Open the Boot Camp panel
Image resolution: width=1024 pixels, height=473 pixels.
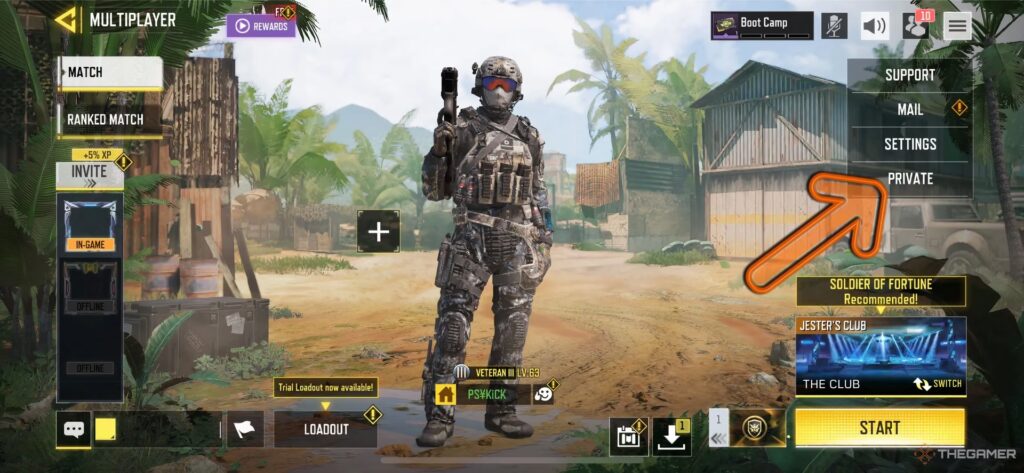[762, 24]
